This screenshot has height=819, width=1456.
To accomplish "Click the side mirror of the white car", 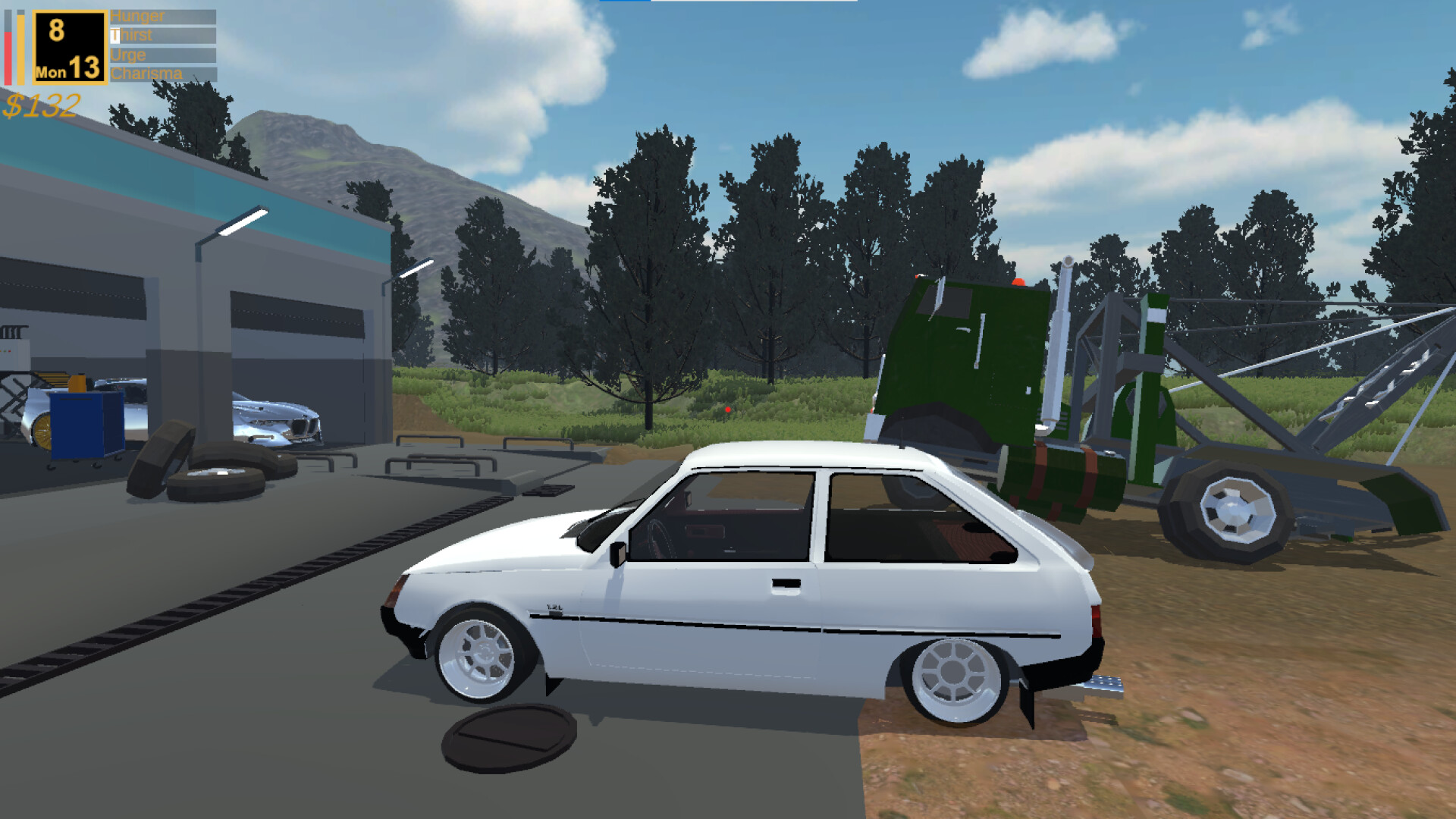I will [x=619, y=554].
